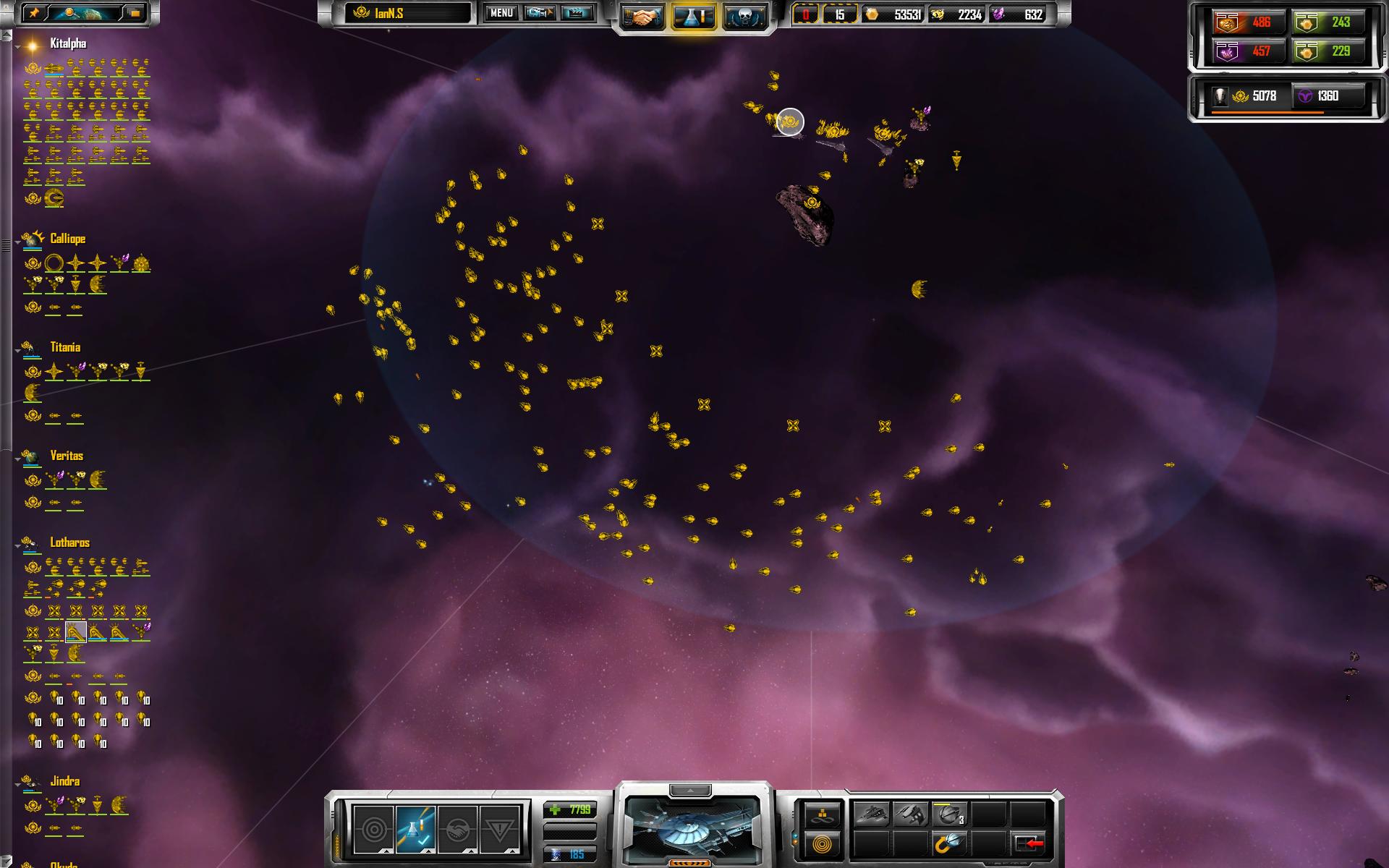Viewport: 1389px width, 868px height.
Task: Click the warning triangle panel button
Action: (499, 829)
